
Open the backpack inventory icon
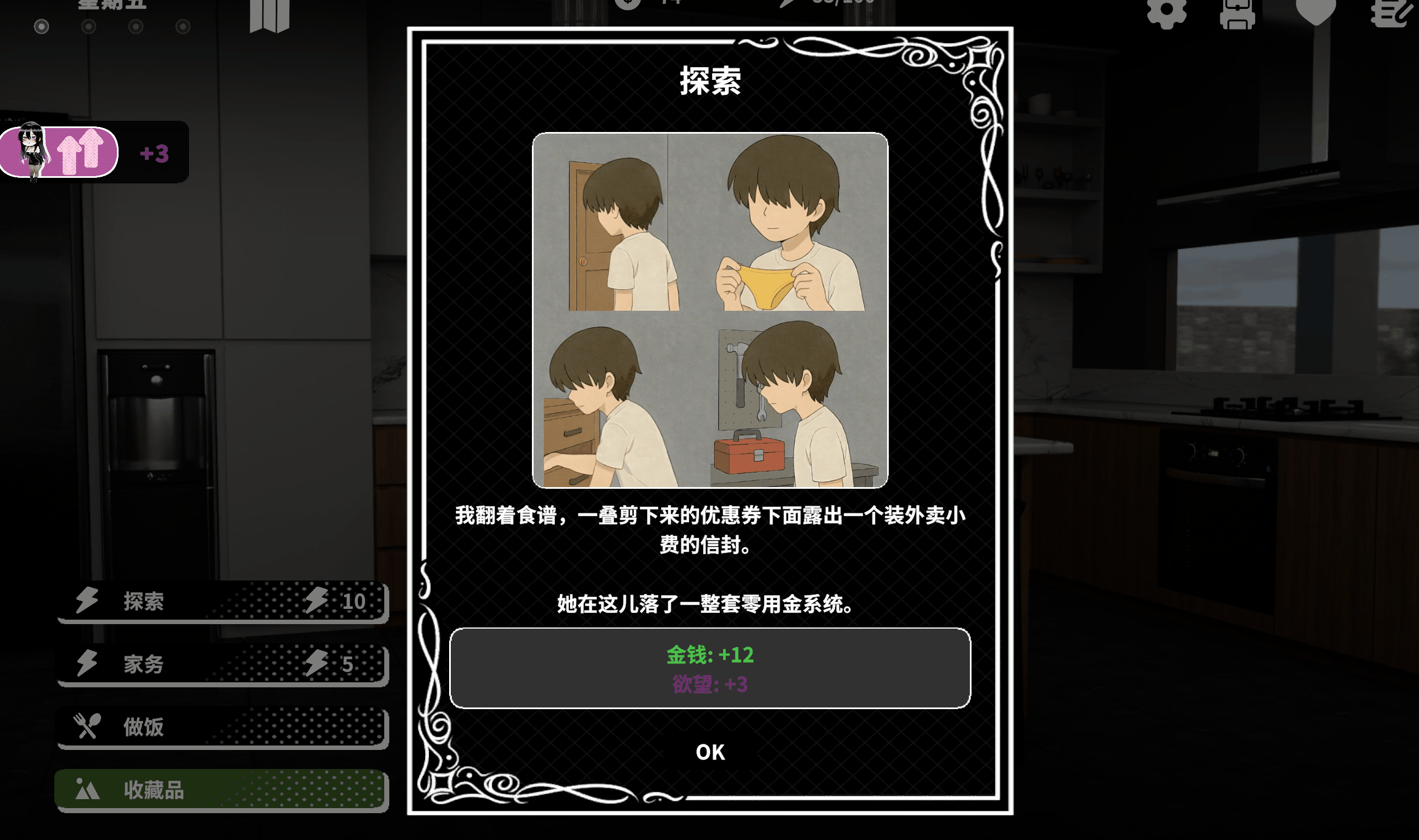point(1237,12)
